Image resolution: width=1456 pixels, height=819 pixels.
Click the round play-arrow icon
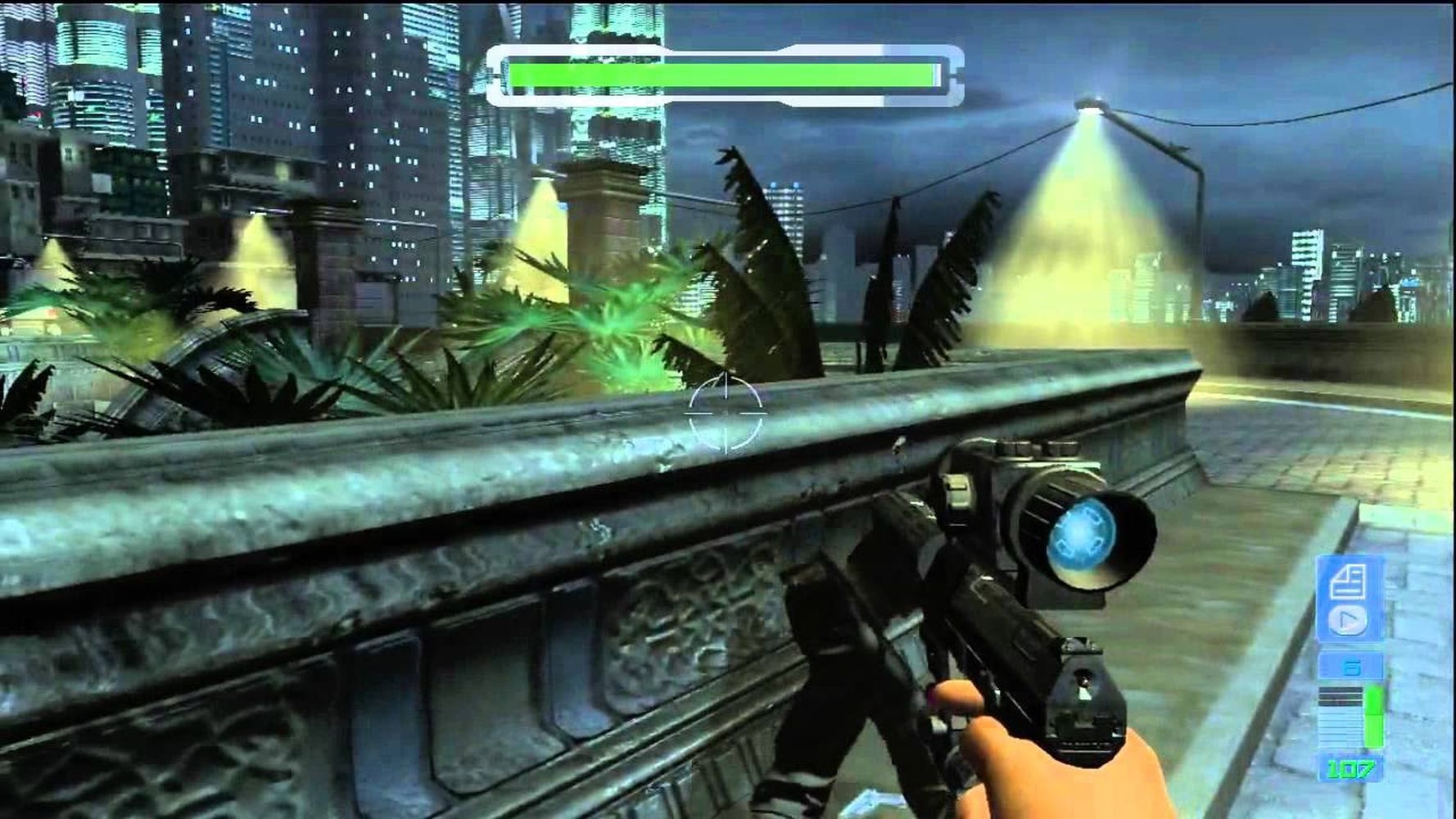(x=1347, y=620)
